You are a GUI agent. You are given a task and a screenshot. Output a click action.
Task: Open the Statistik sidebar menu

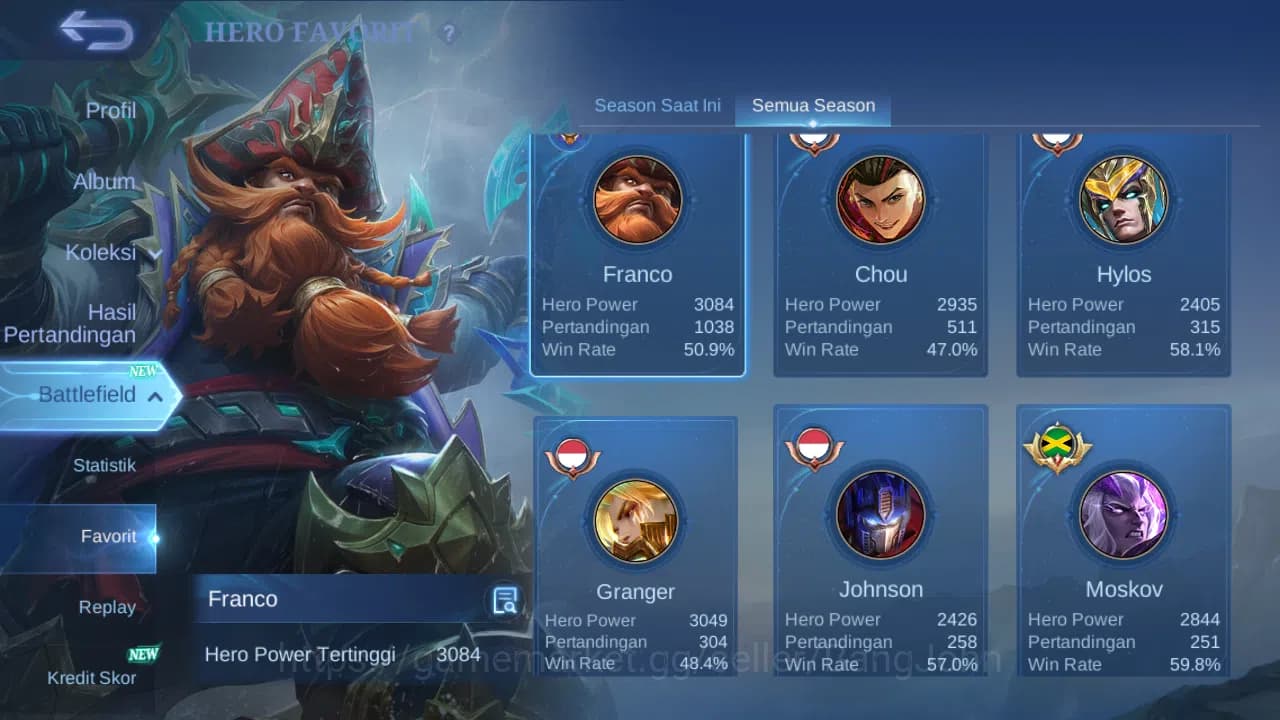108,465
